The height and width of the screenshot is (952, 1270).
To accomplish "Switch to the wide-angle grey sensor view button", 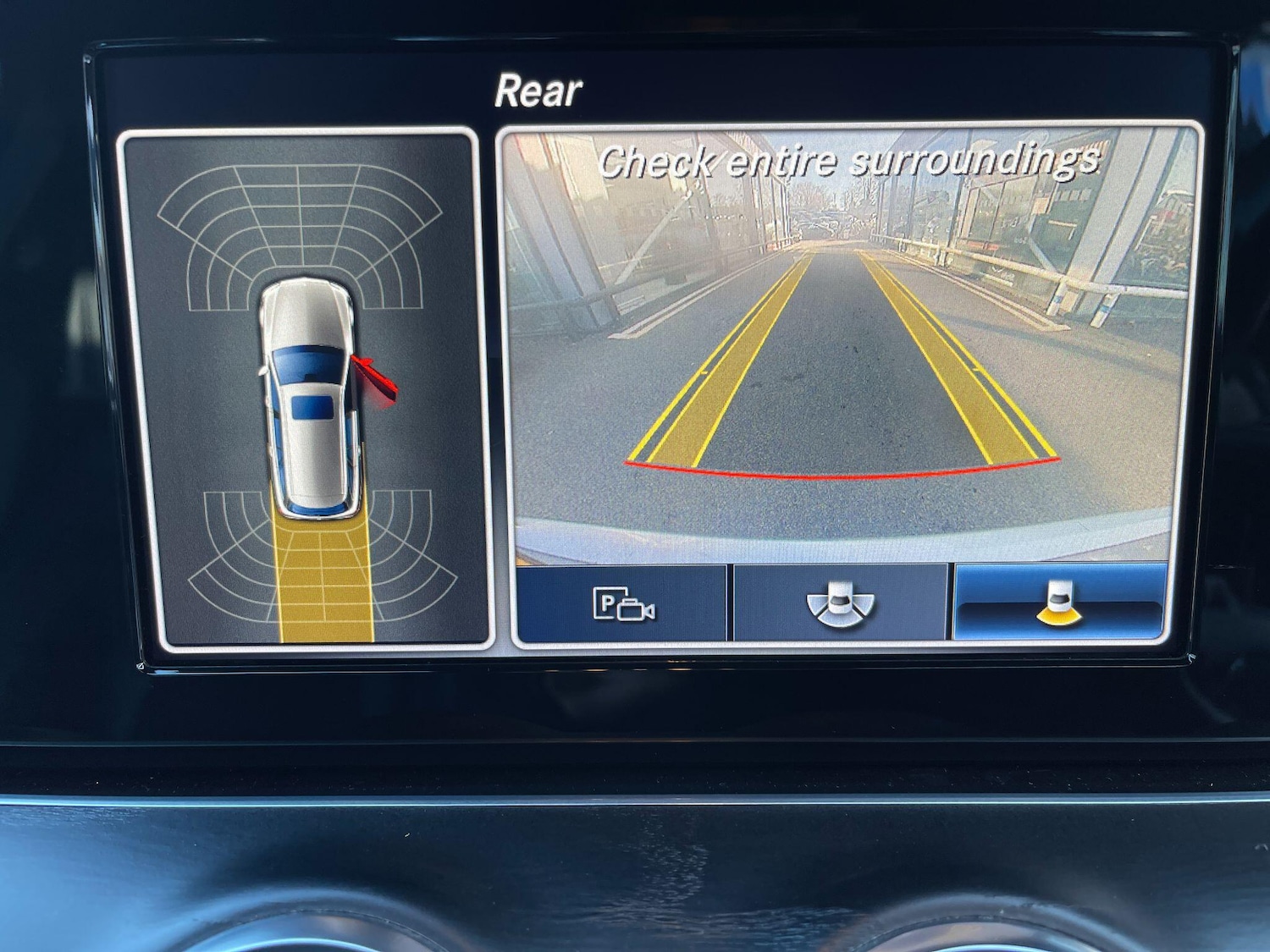I will (839, 604).
